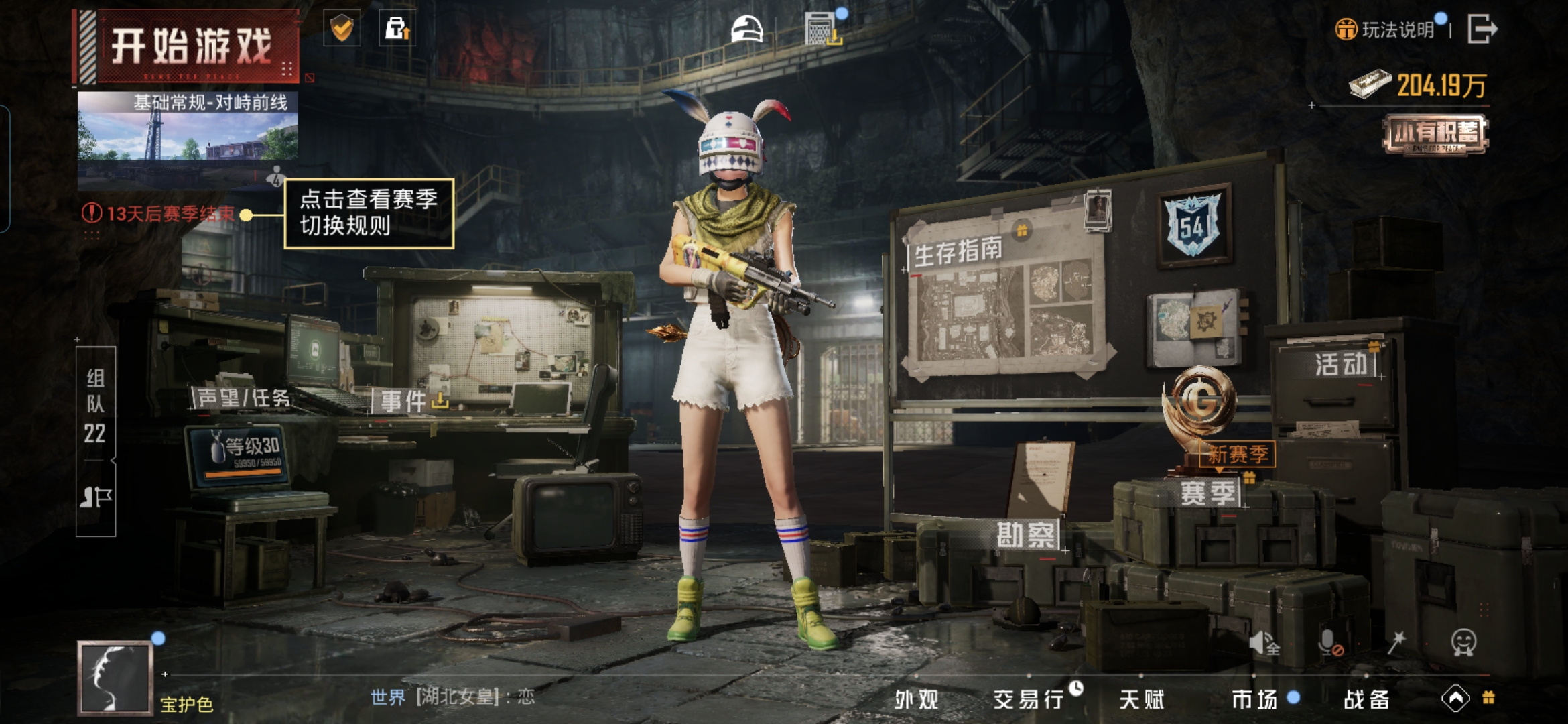The width and height of the screenshot is (1568, 724).
Task: Open the 战备 loadout tab
Action: (x=1366, y=699)
